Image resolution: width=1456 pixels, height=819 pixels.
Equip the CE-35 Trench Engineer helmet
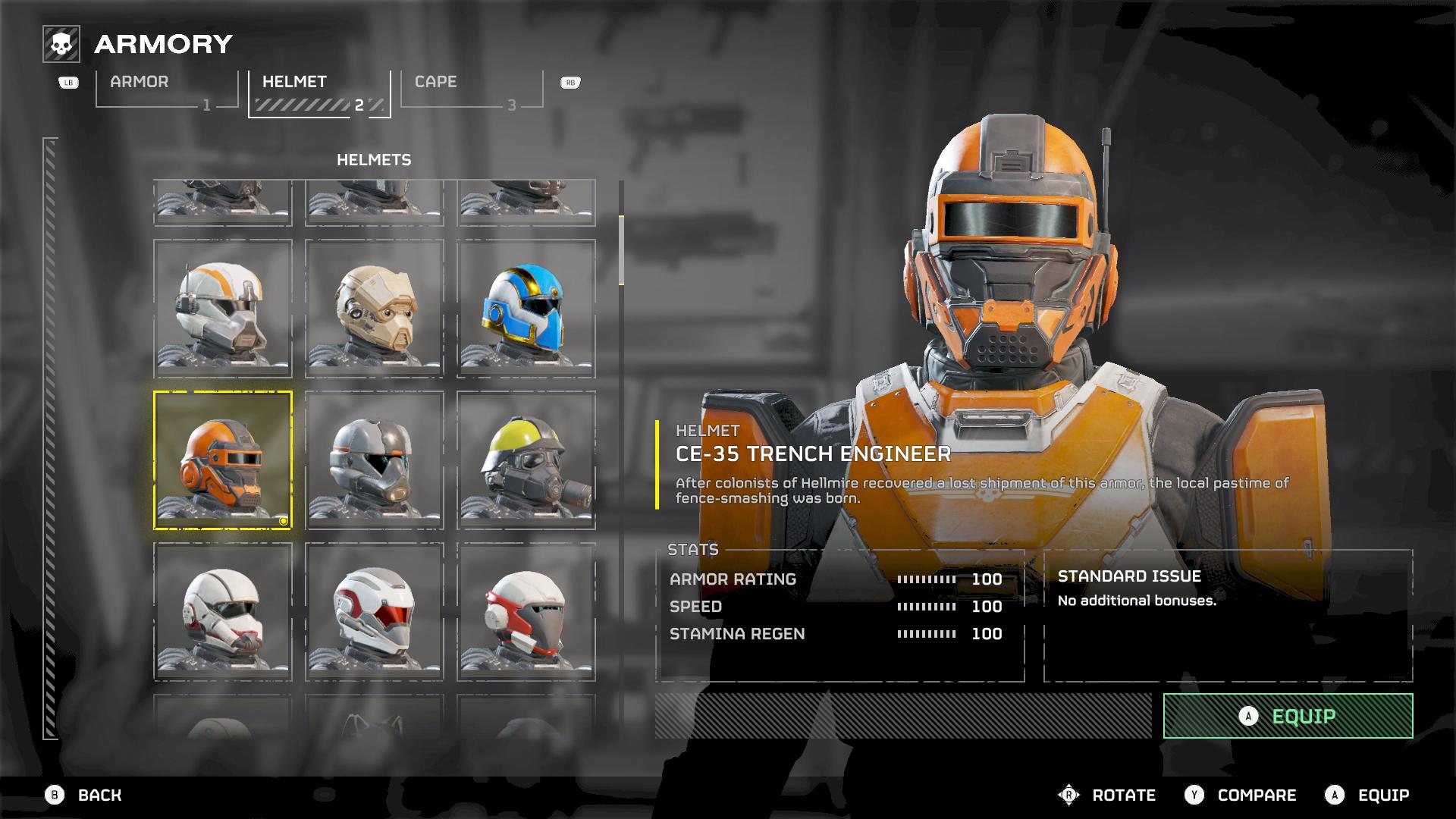[1288, 716]
